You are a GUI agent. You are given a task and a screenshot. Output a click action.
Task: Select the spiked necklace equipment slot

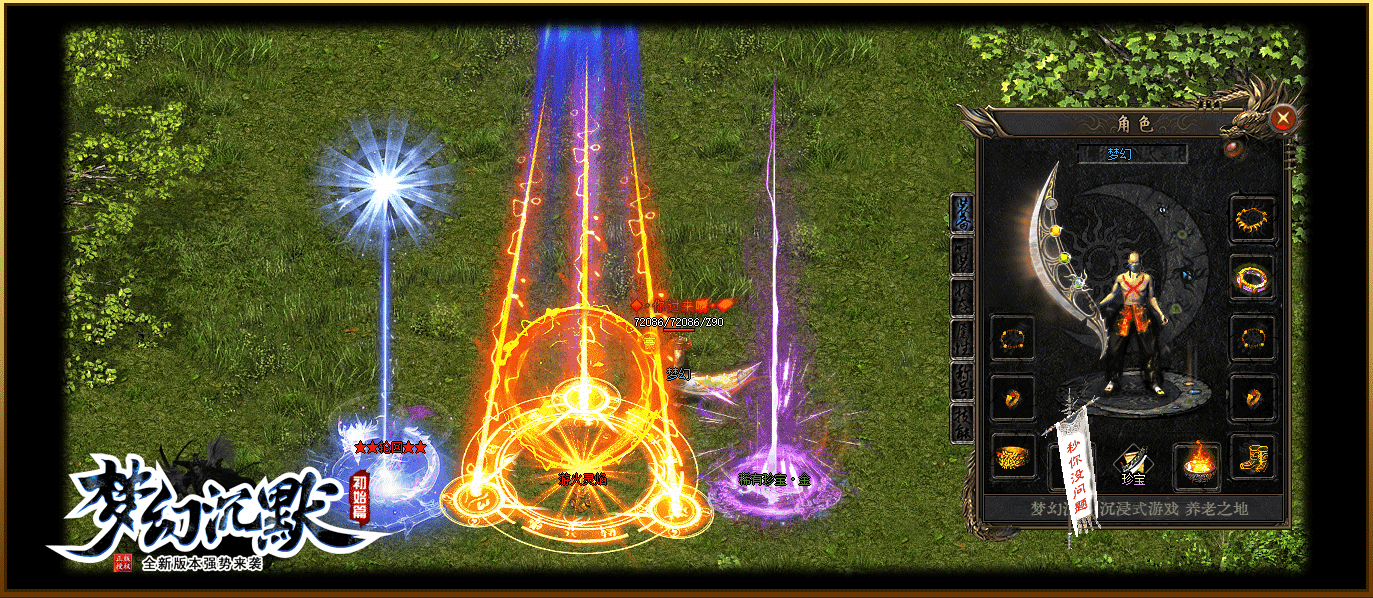pos(1252,217)
